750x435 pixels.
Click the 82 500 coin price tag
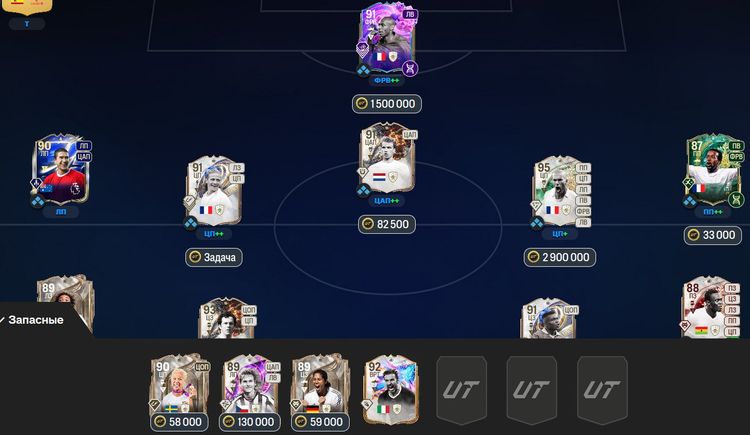coord(387,224)
